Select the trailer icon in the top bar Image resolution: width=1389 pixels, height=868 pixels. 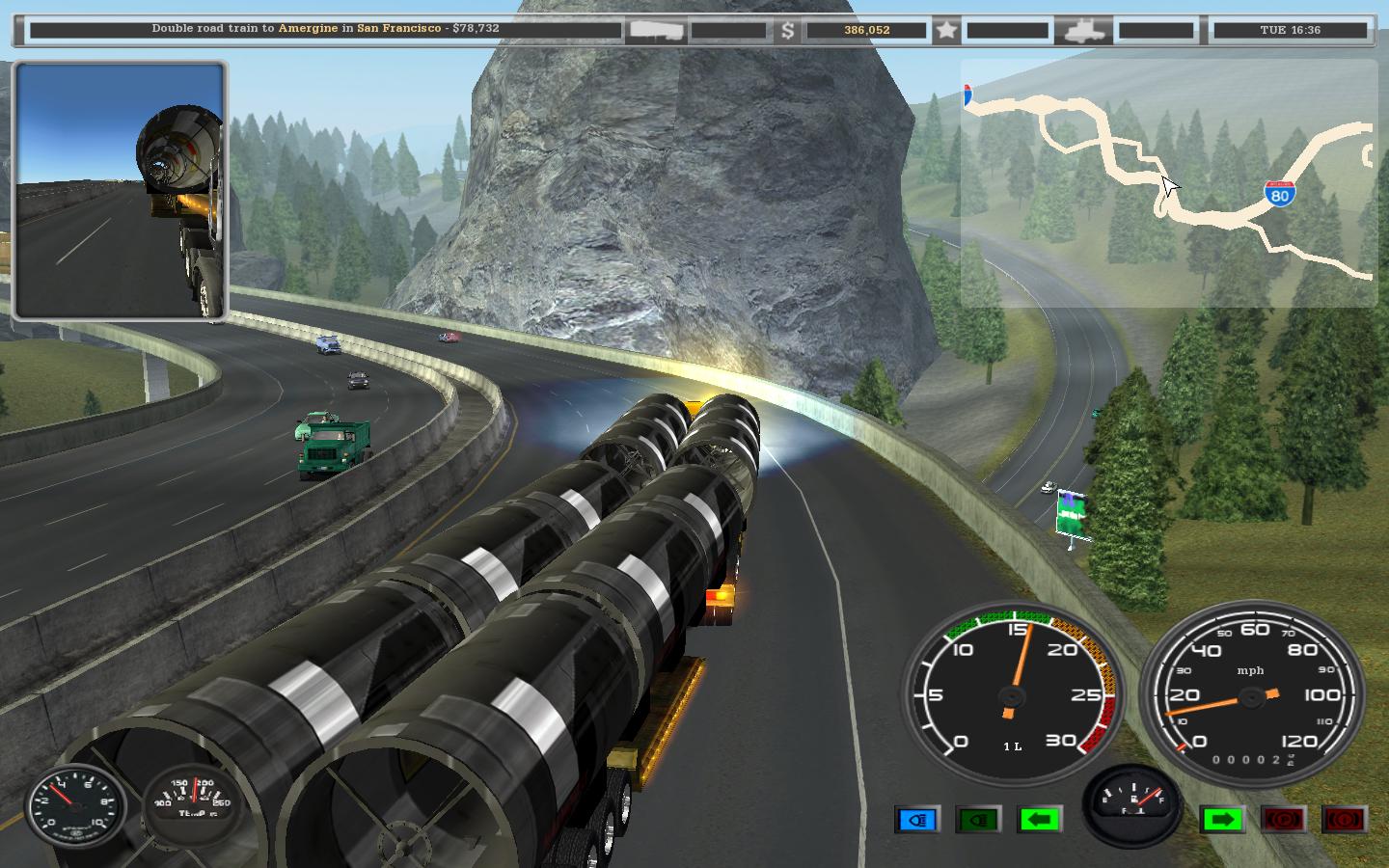coord(656,30)
